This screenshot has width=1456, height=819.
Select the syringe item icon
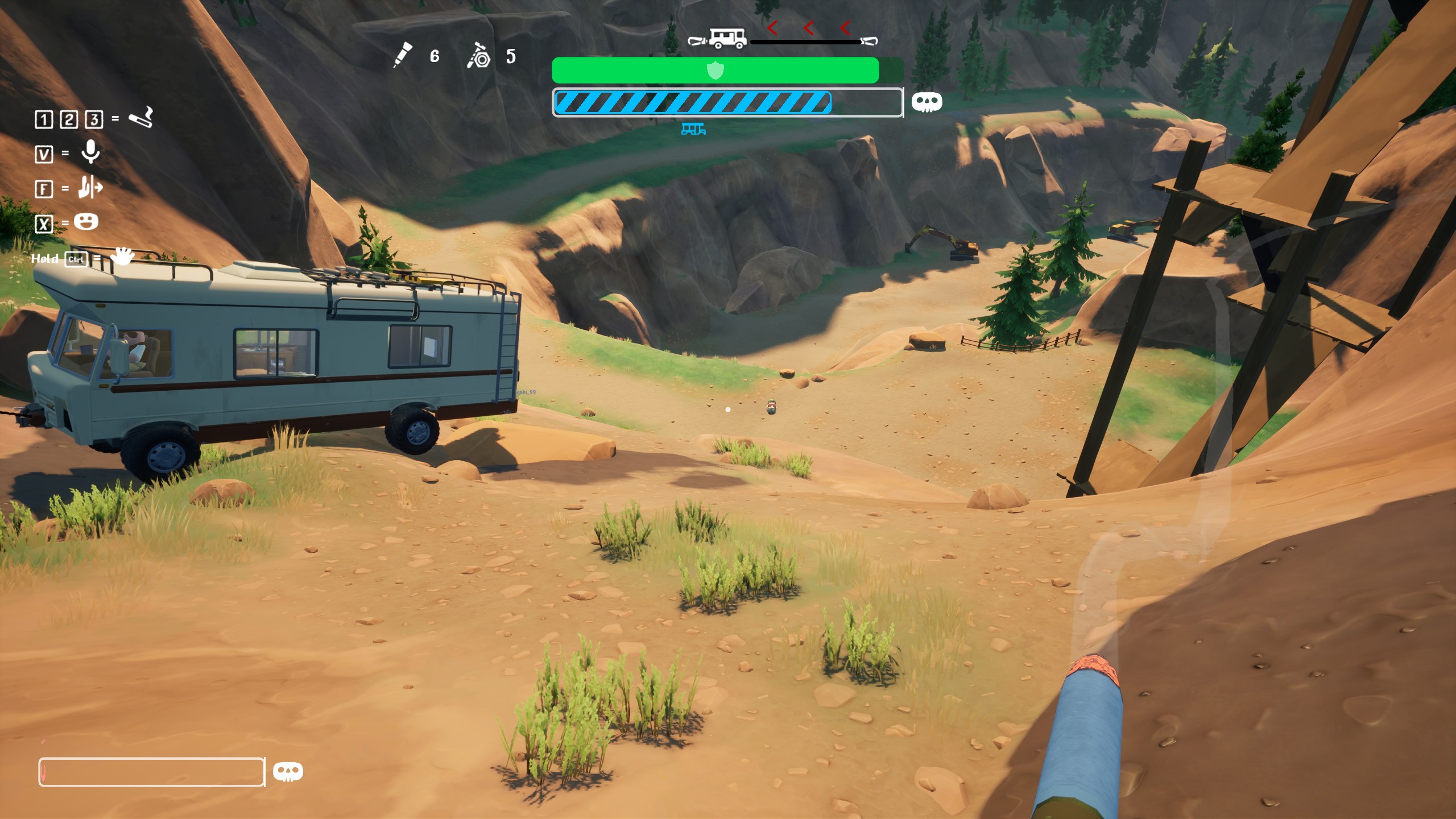403,55
